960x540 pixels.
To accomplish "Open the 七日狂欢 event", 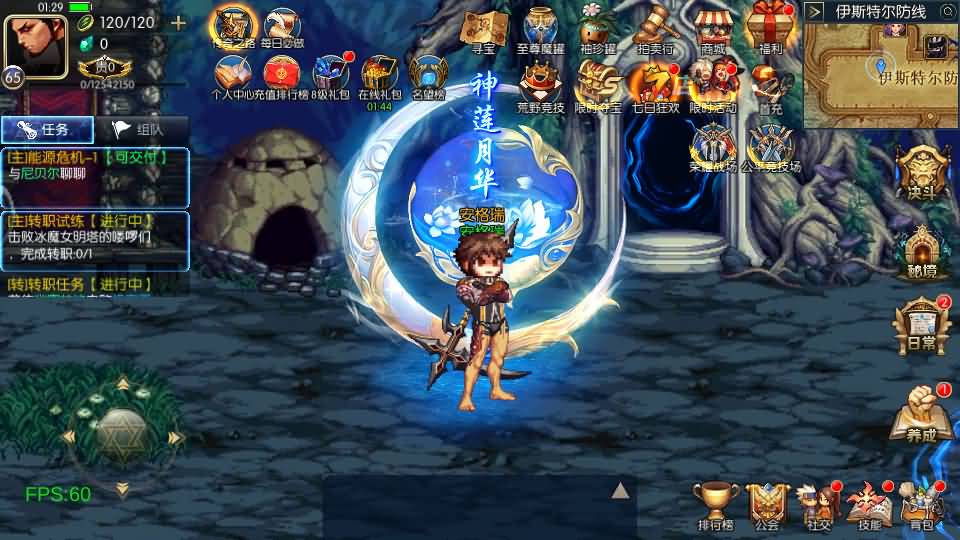I will (x=655, y=85).
